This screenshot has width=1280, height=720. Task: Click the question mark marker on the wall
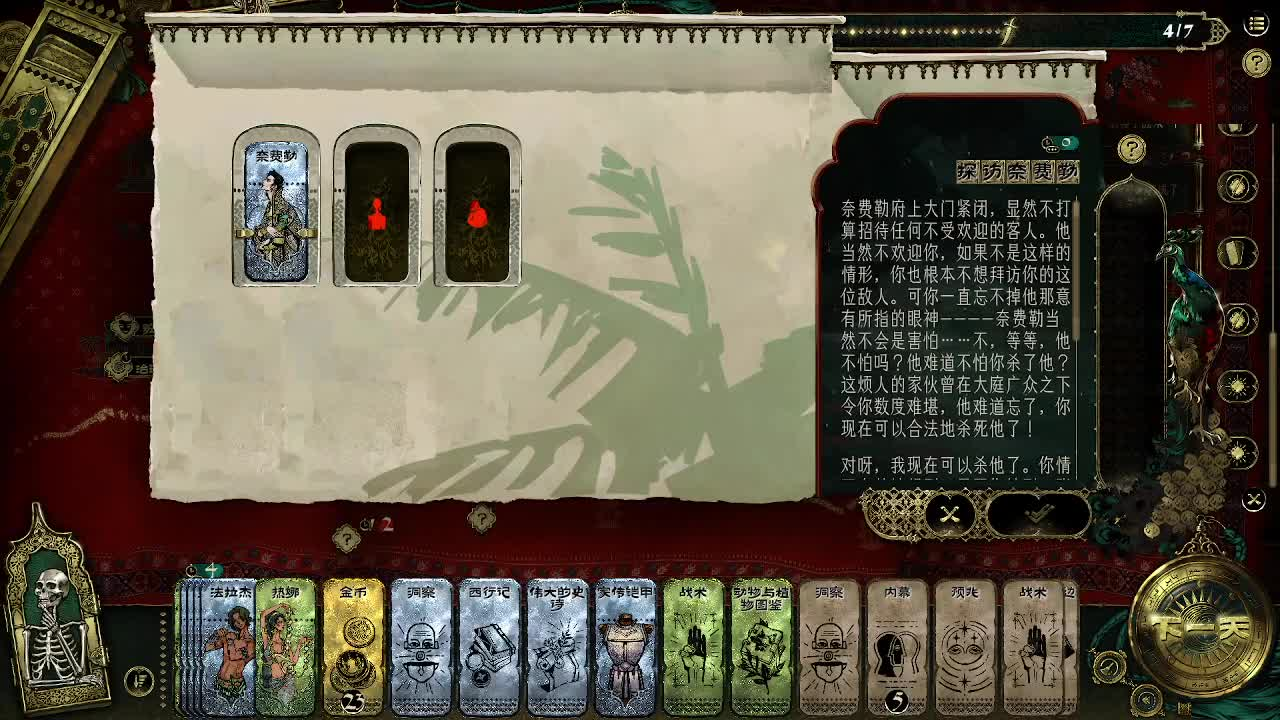coord(481,519)
